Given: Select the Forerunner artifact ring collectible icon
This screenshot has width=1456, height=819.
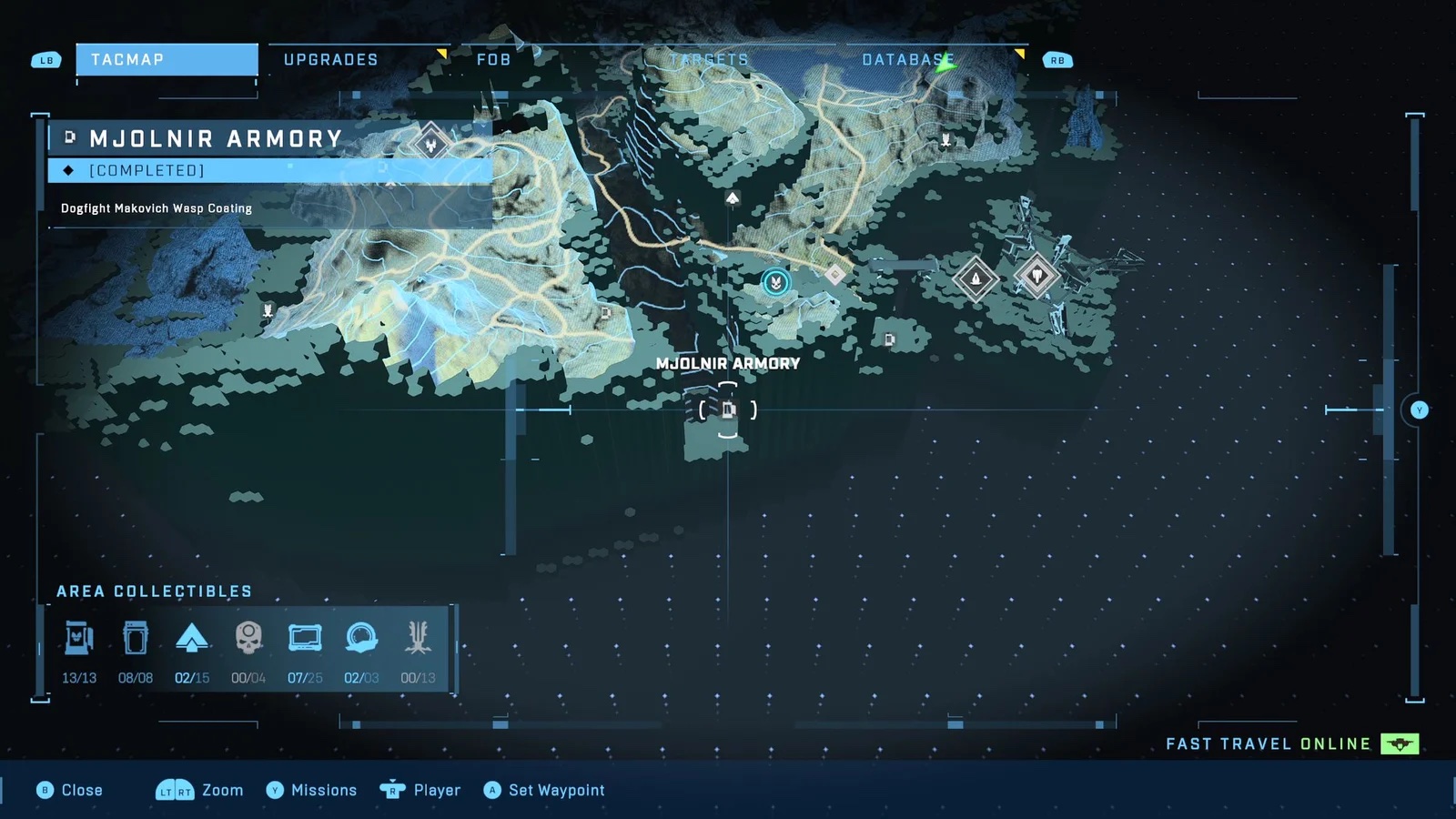Looking at the screenshot, I should (361, 639).
